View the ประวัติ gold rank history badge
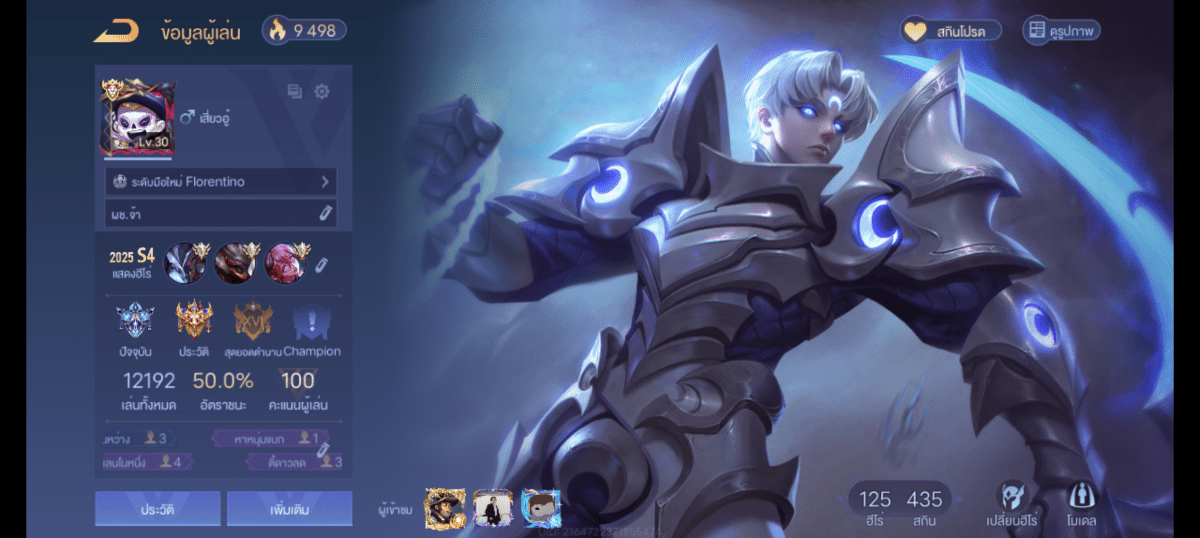This screenshot has width=1200, height=538. pos(194,322)
